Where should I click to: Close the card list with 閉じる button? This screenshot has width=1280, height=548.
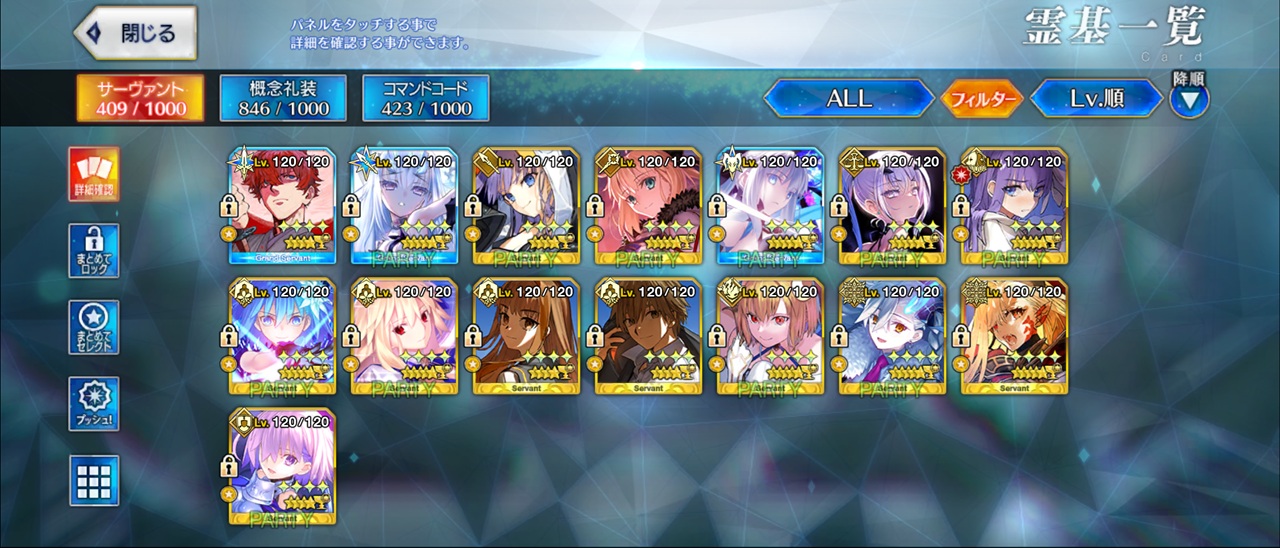pos(135,33)
